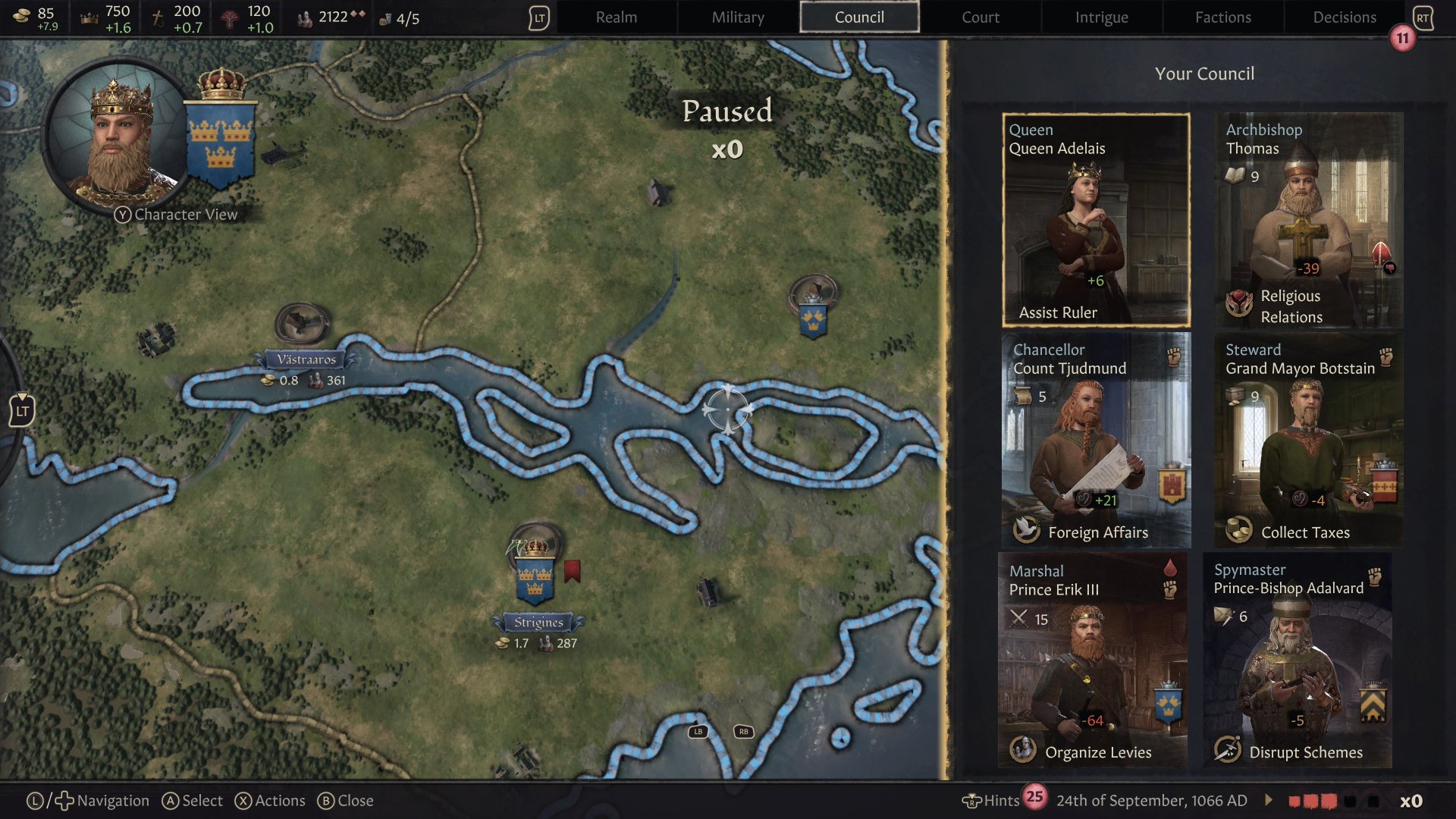The image size is (1456, 819).
Task: Open the treasury via the gold coins icon
Action: click(x=20, y=17)
